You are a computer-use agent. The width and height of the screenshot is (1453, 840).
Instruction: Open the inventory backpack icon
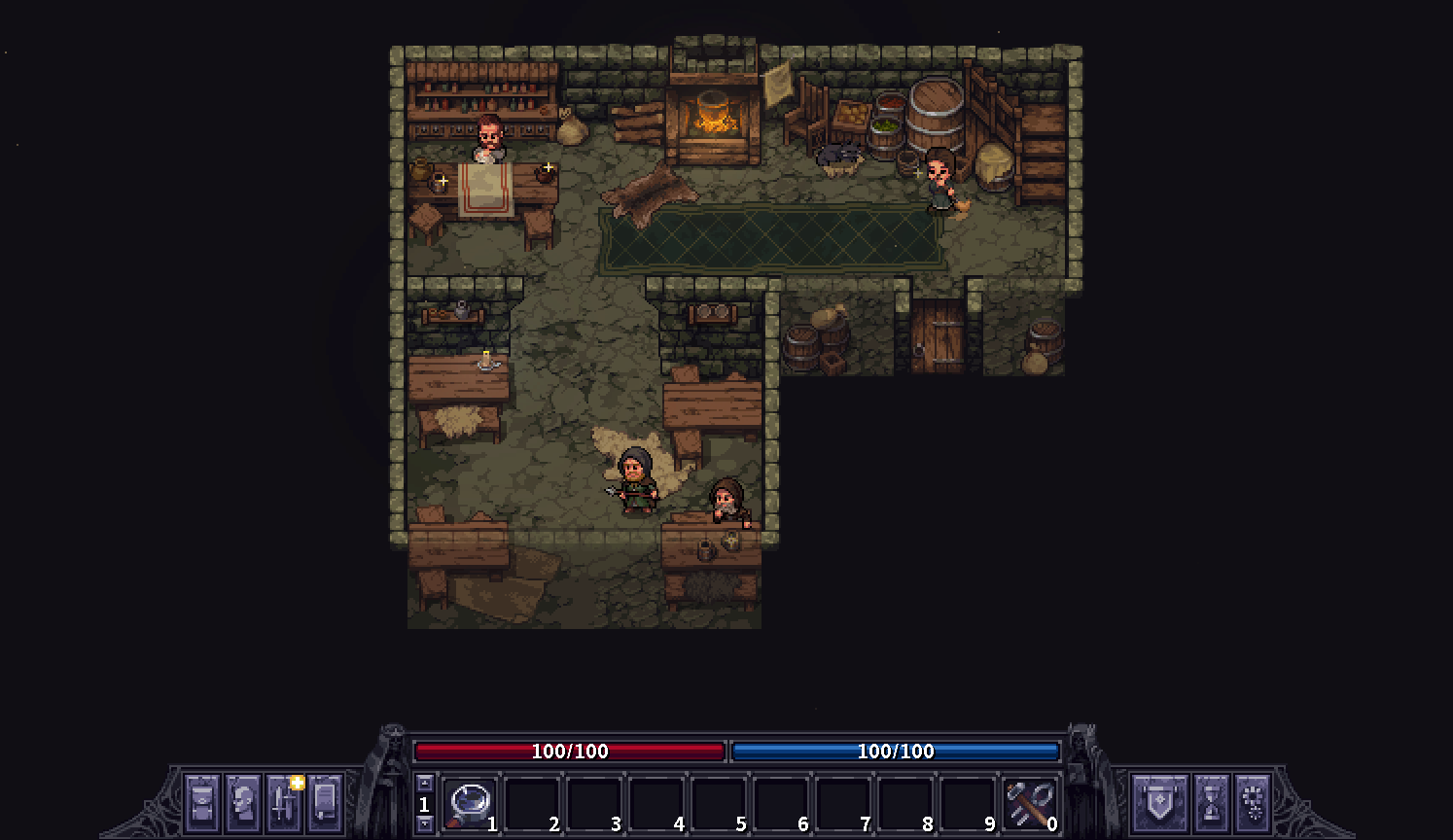[x=202, y=801]
